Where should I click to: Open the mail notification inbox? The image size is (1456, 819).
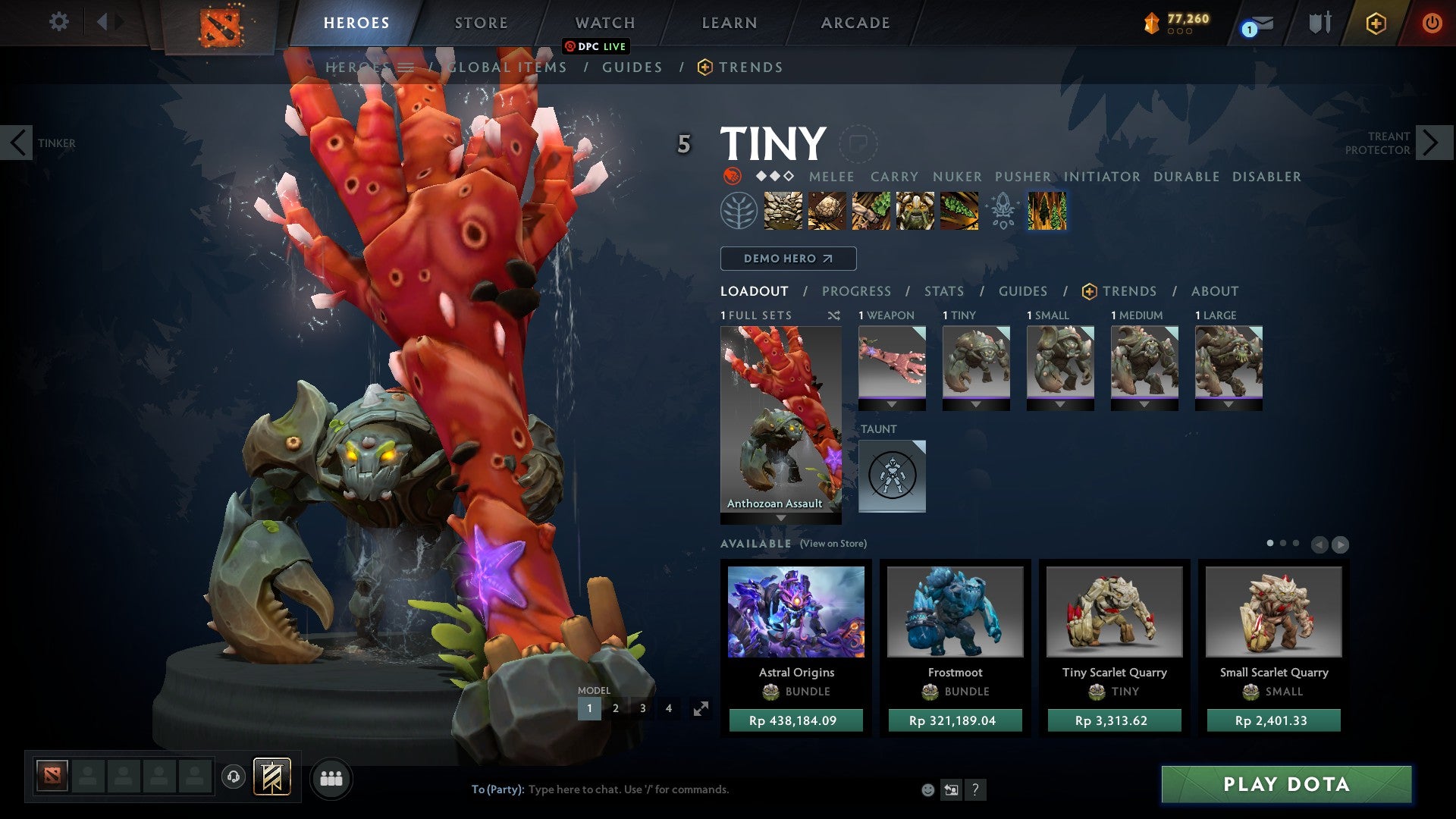pyautogui.click(x=1259, y=24)
